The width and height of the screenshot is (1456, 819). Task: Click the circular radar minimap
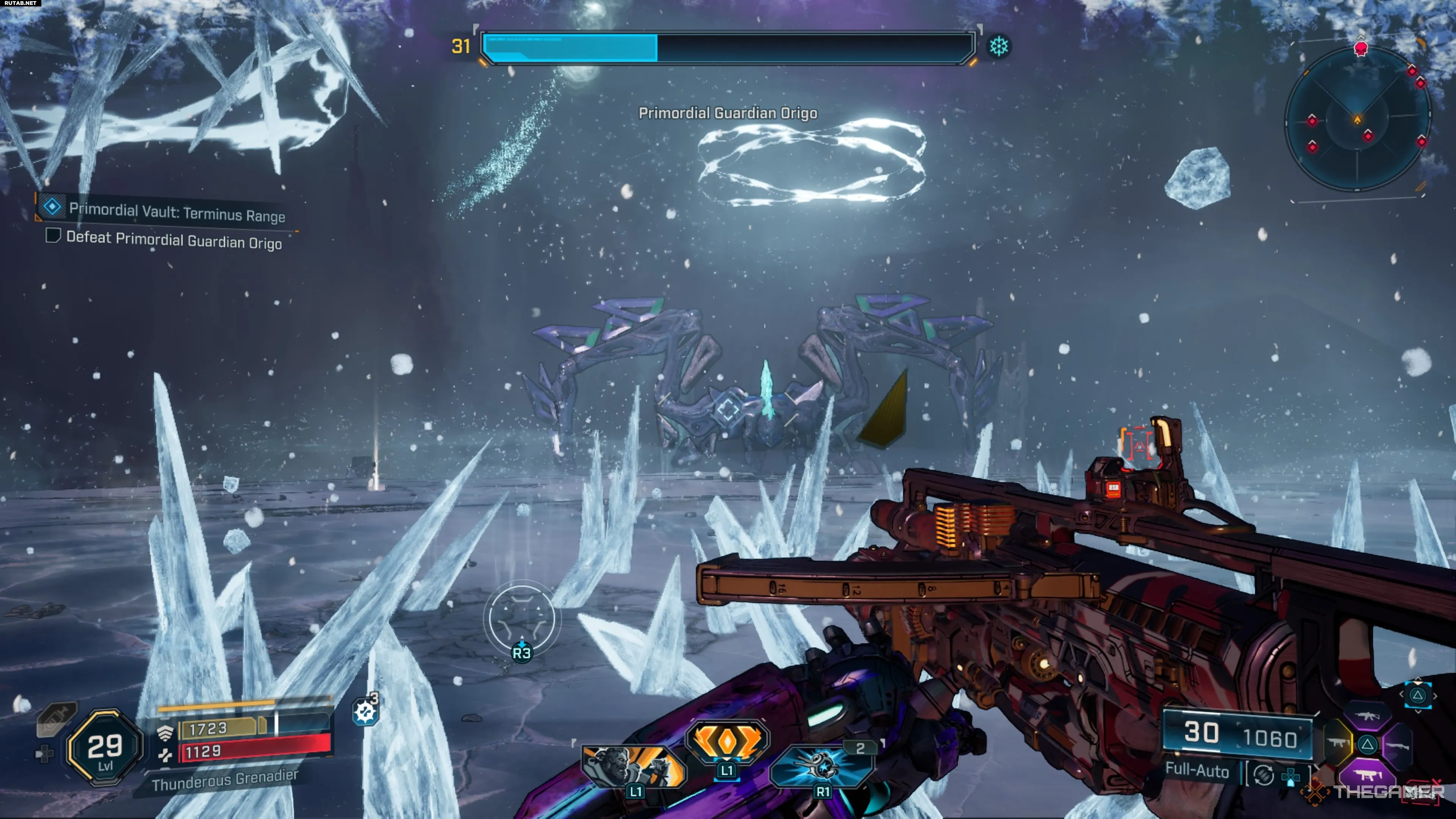[1358, 119]
